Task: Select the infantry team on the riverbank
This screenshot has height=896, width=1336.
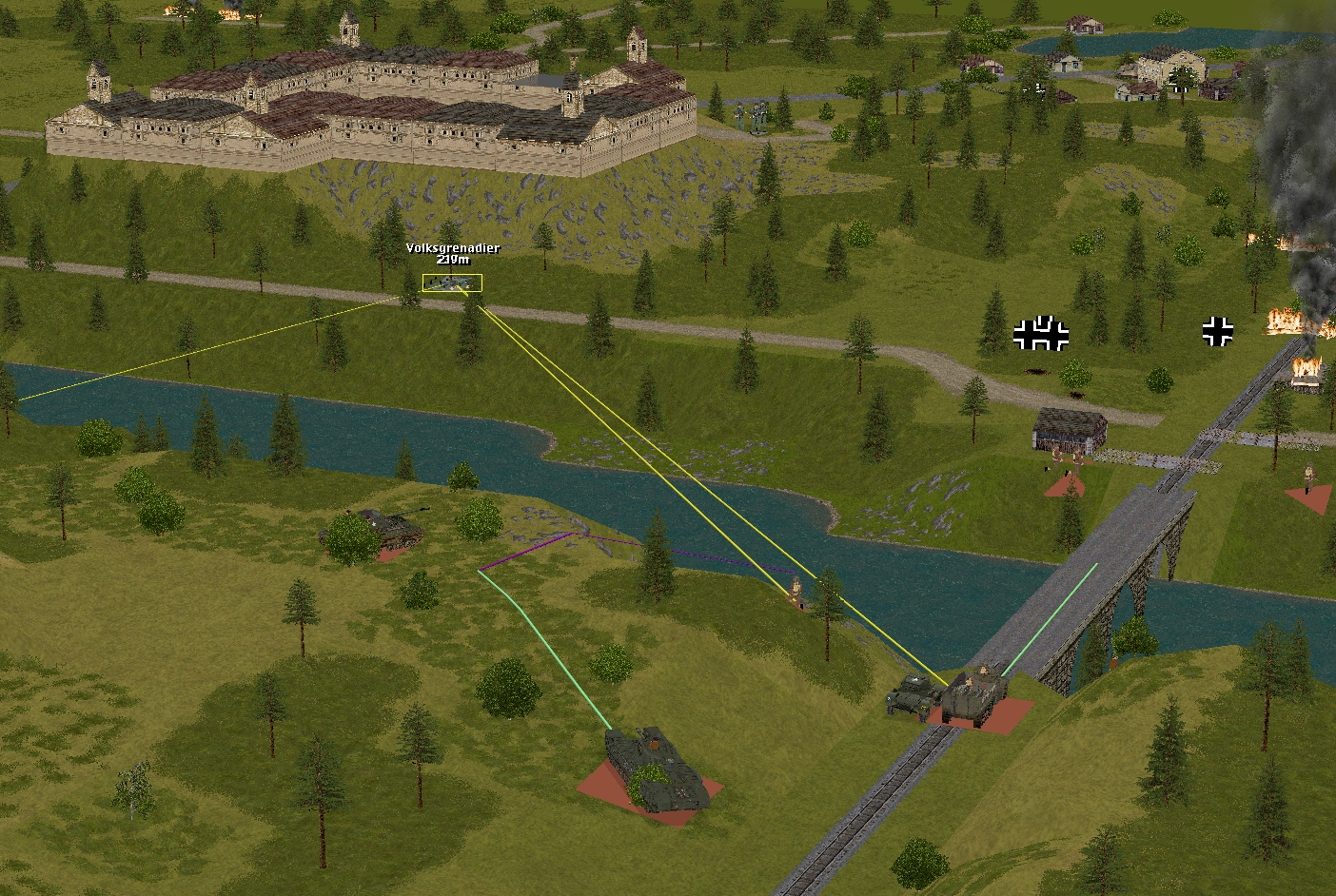Action: (x=796, y=592)
